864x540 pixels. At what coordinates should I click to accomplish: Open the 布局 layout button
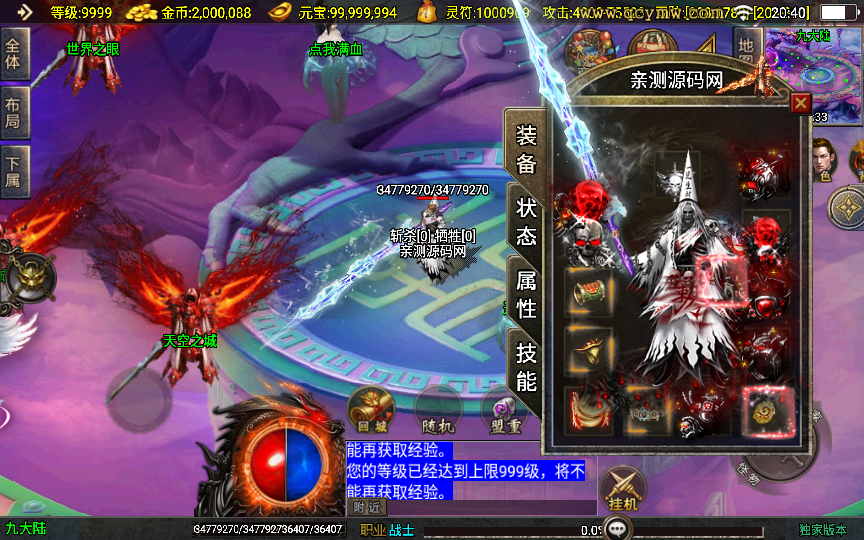click(x=14, y=112)
